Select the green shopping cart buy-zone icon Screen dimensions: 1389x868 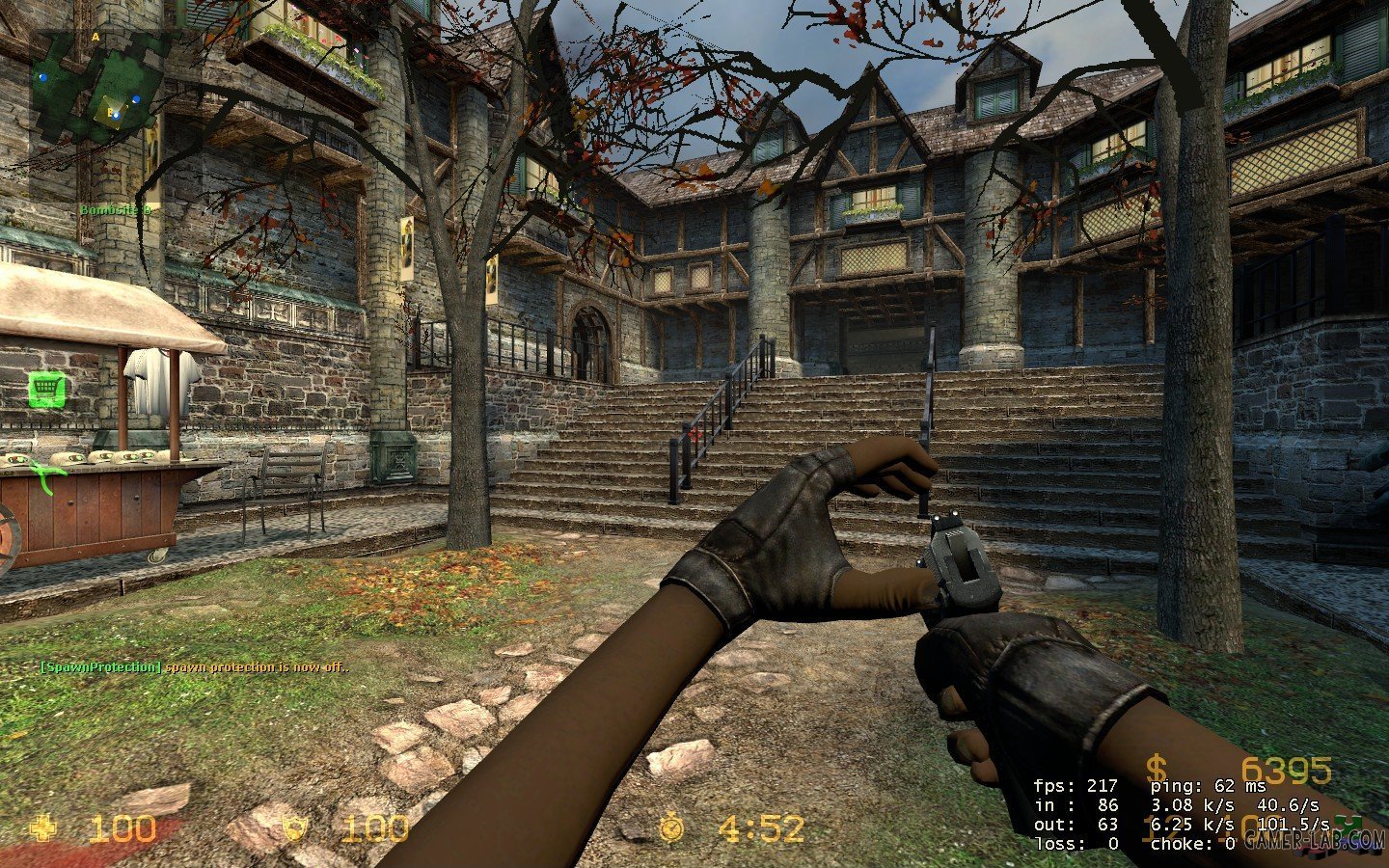pos(43,390)
